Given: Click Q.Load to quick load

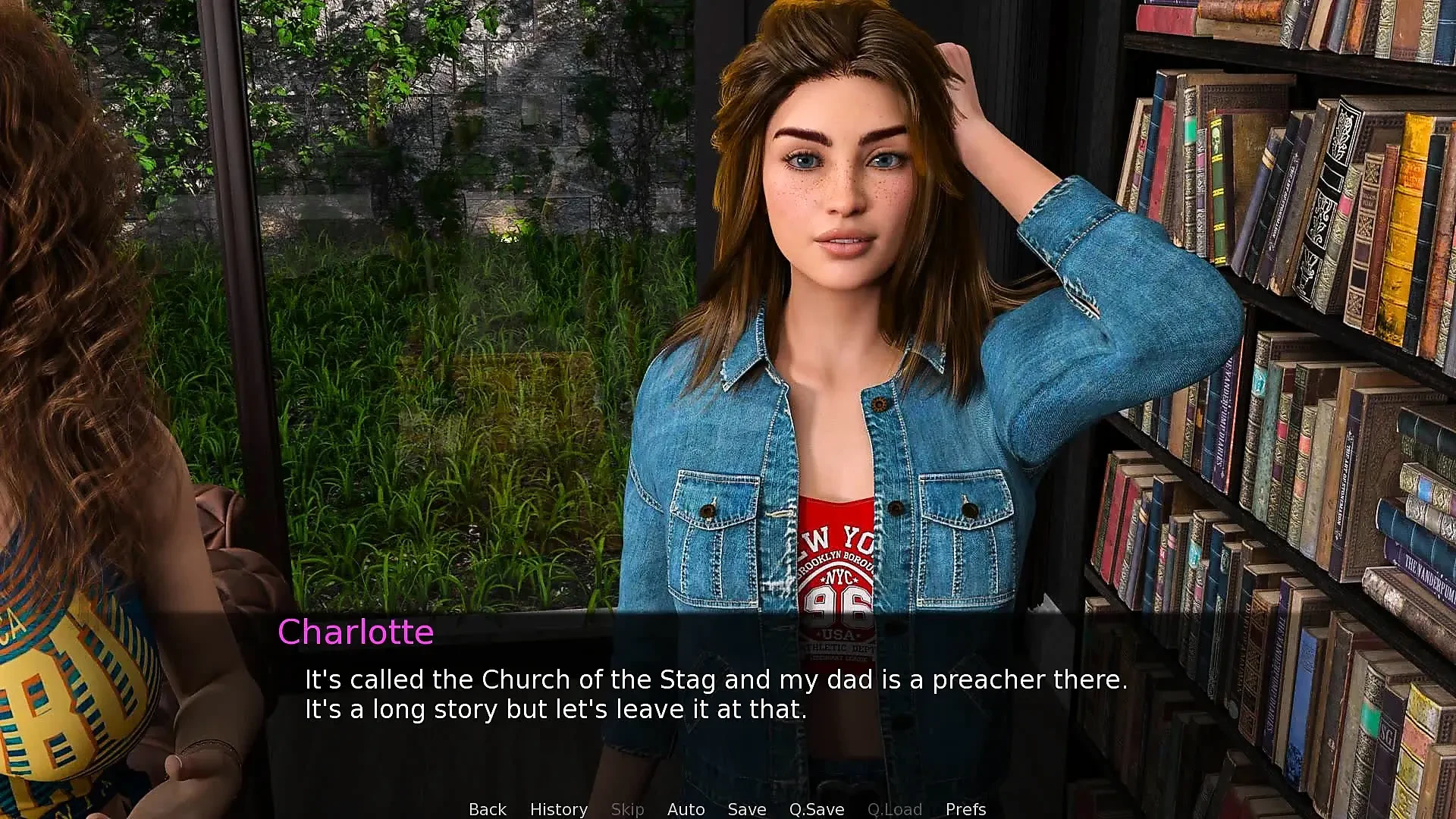Looking at the screenshot, I should point(894,809).
